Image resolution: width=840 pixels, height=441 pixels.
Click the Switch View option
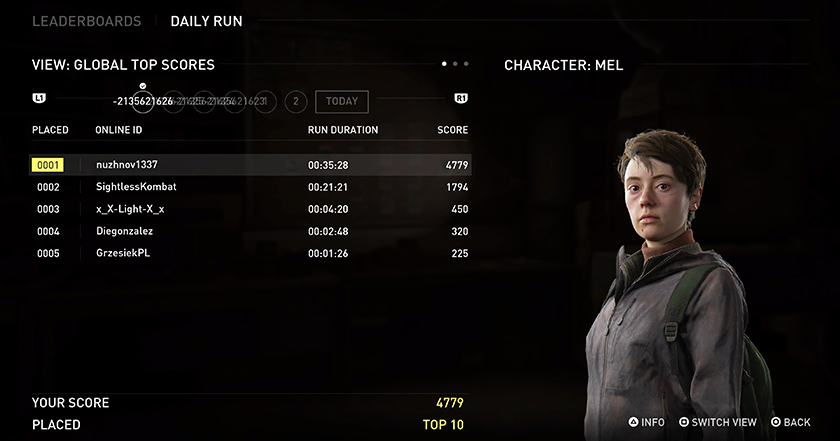coord(718,423)
